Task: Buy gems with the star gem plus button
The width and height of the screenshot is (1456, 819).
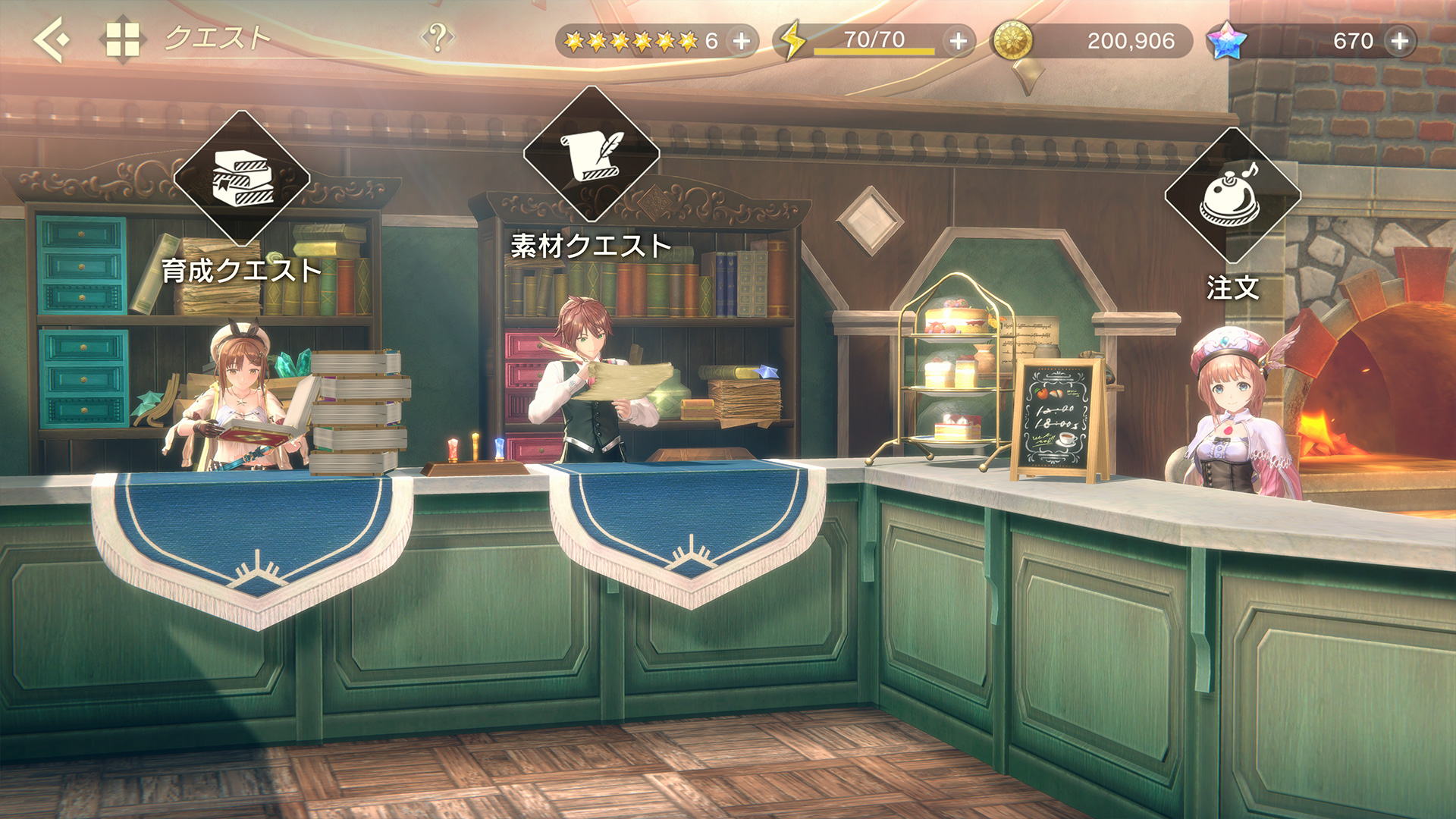Action: (x=1400, y=41)
